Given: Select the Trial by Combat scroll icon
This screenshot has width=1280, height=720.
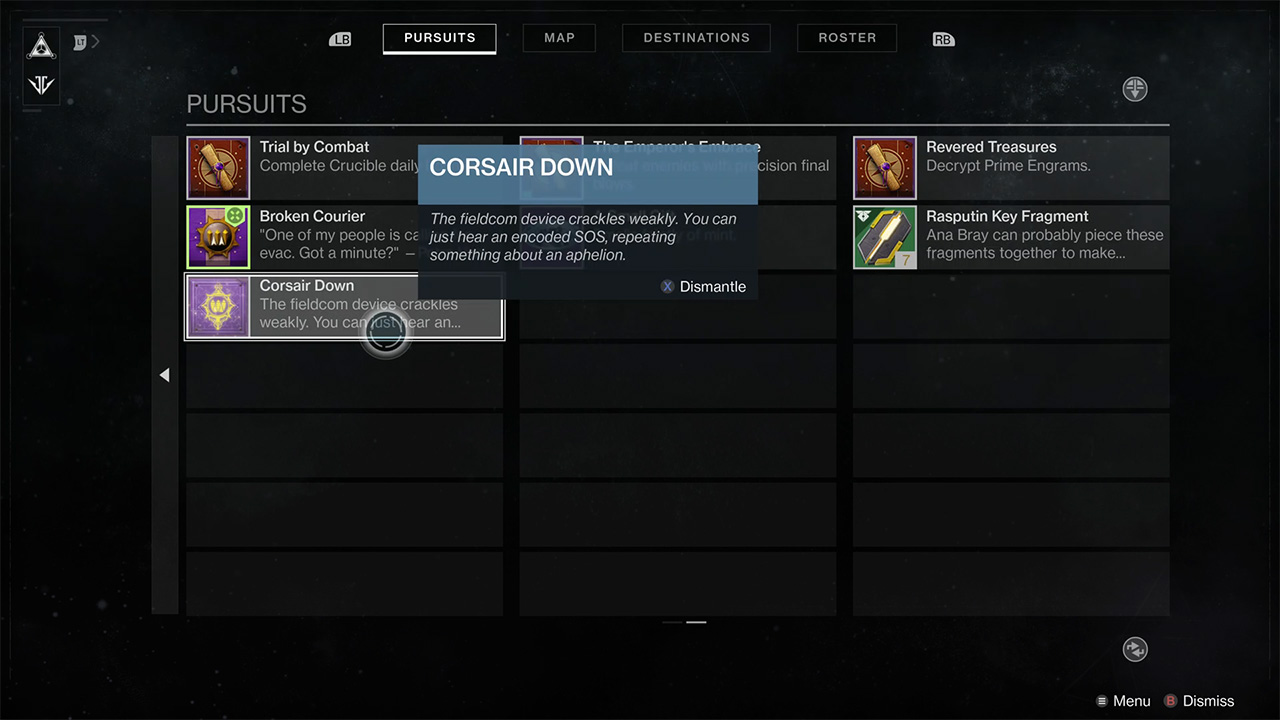Looking at the screenshot, I should click(x=218, y=167).
